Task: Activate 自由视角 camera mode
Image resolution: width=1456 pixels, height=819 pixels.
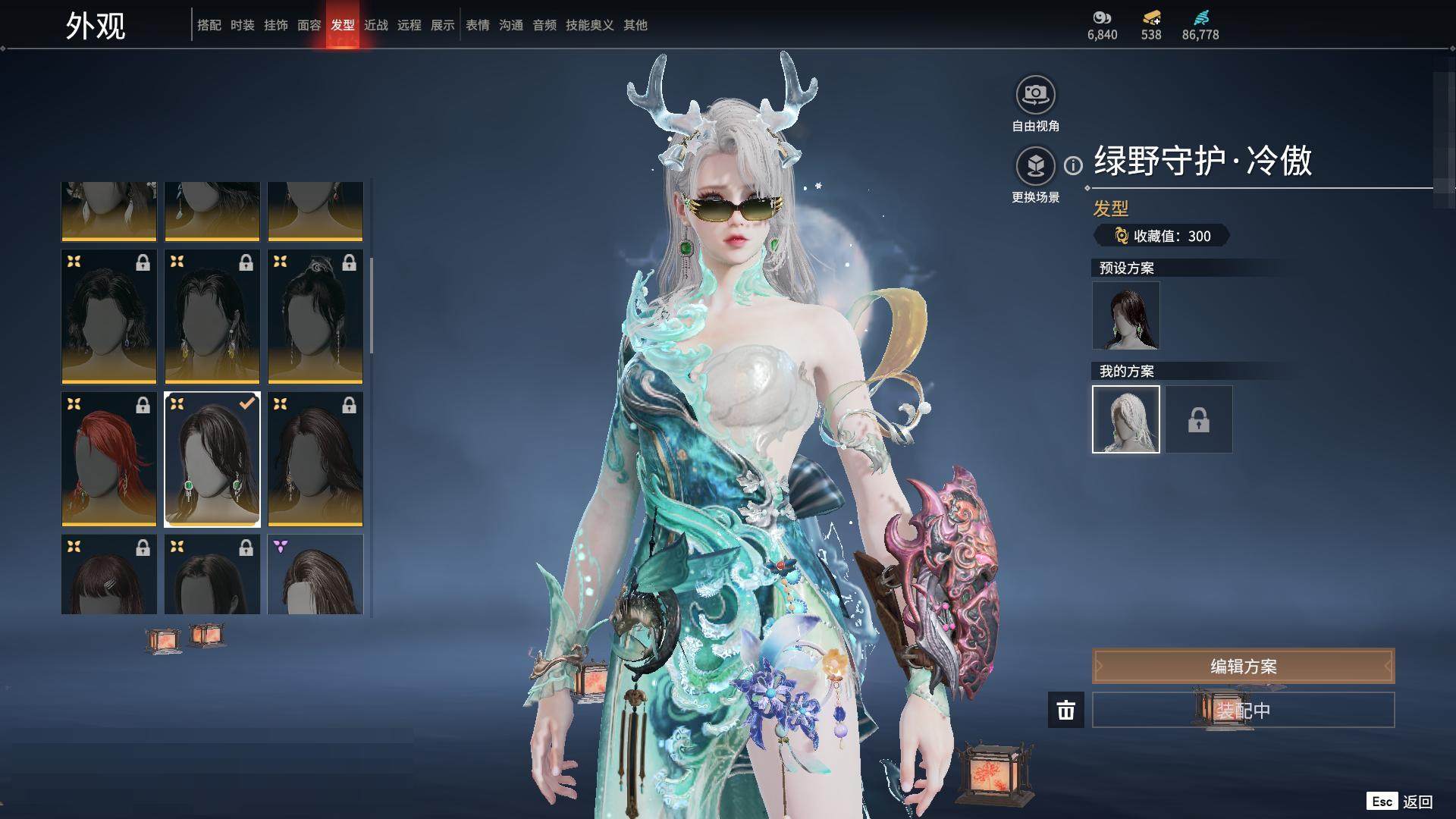Action: 1035,95
